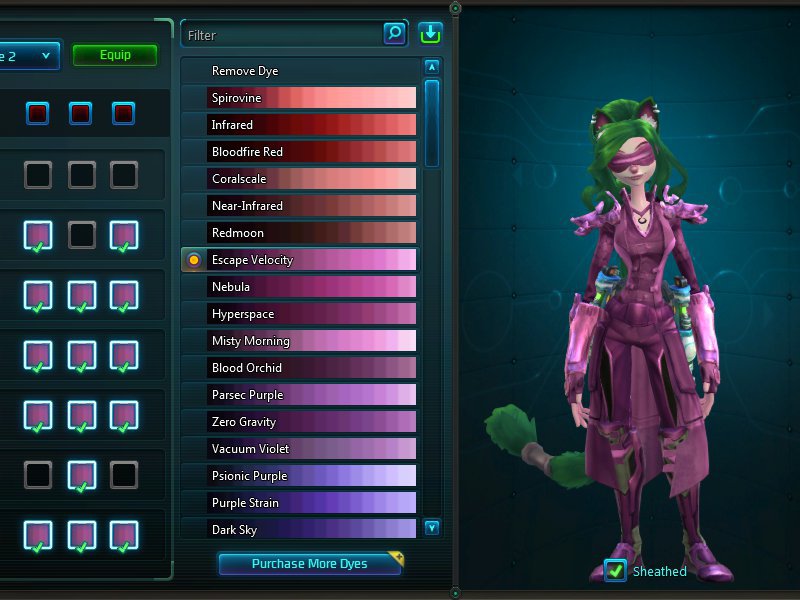The width and height of the screenshot is (800, 600).
Task: Open Purchase More Dyes
Action: [310, 564]
